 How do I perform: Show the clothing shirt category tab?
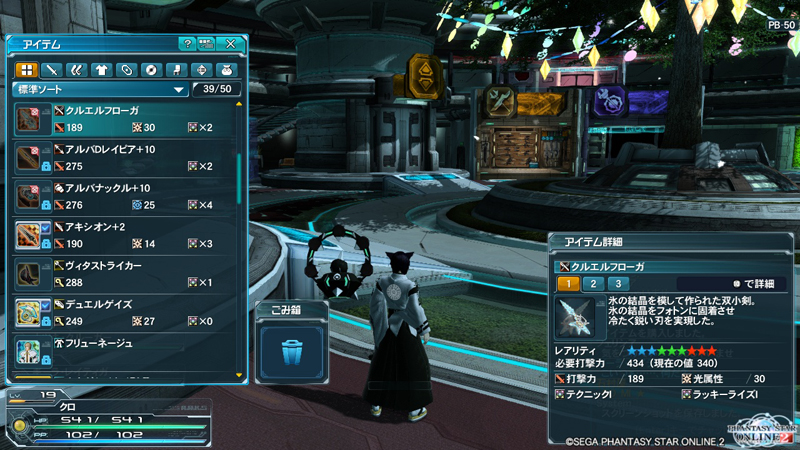(x=101, y=70)
